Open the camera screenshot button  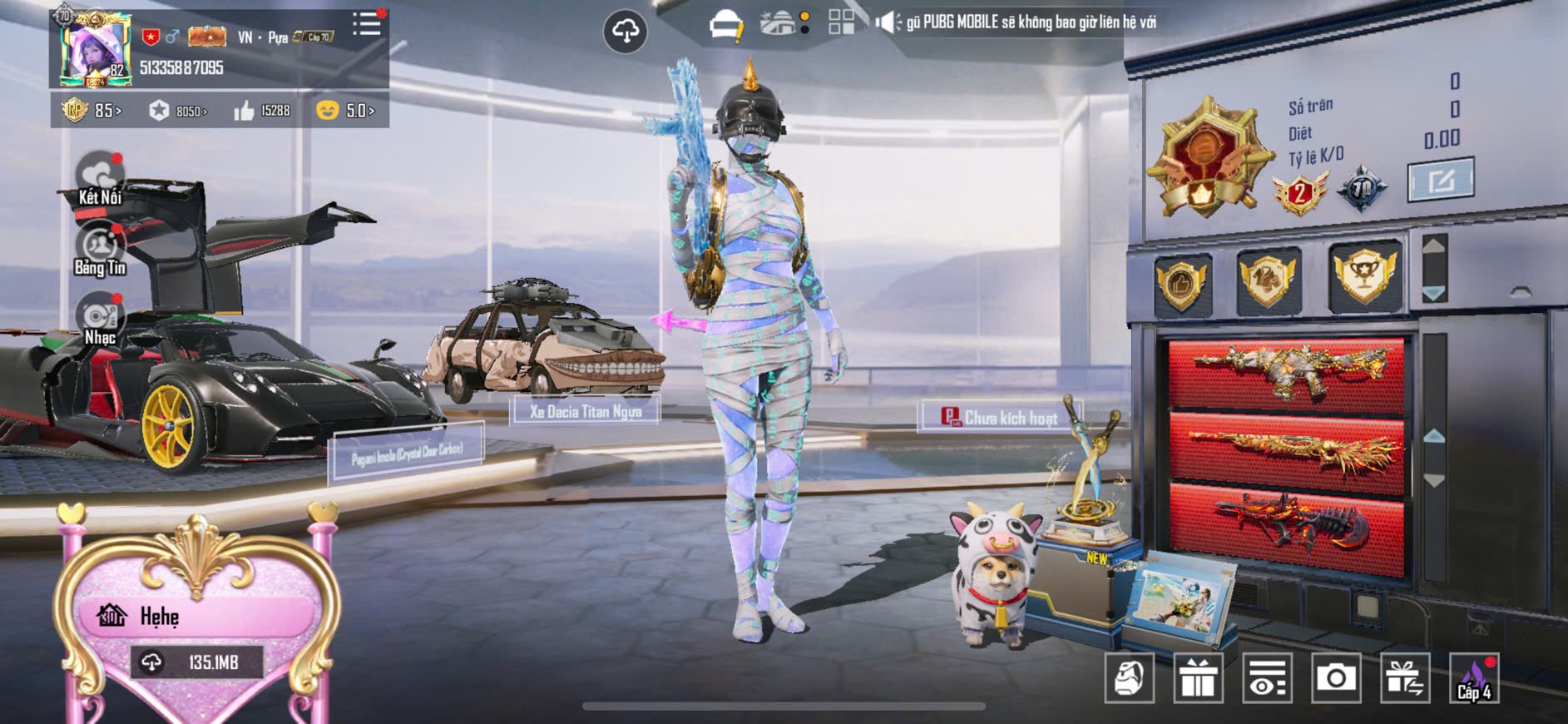pos(1336,678)
